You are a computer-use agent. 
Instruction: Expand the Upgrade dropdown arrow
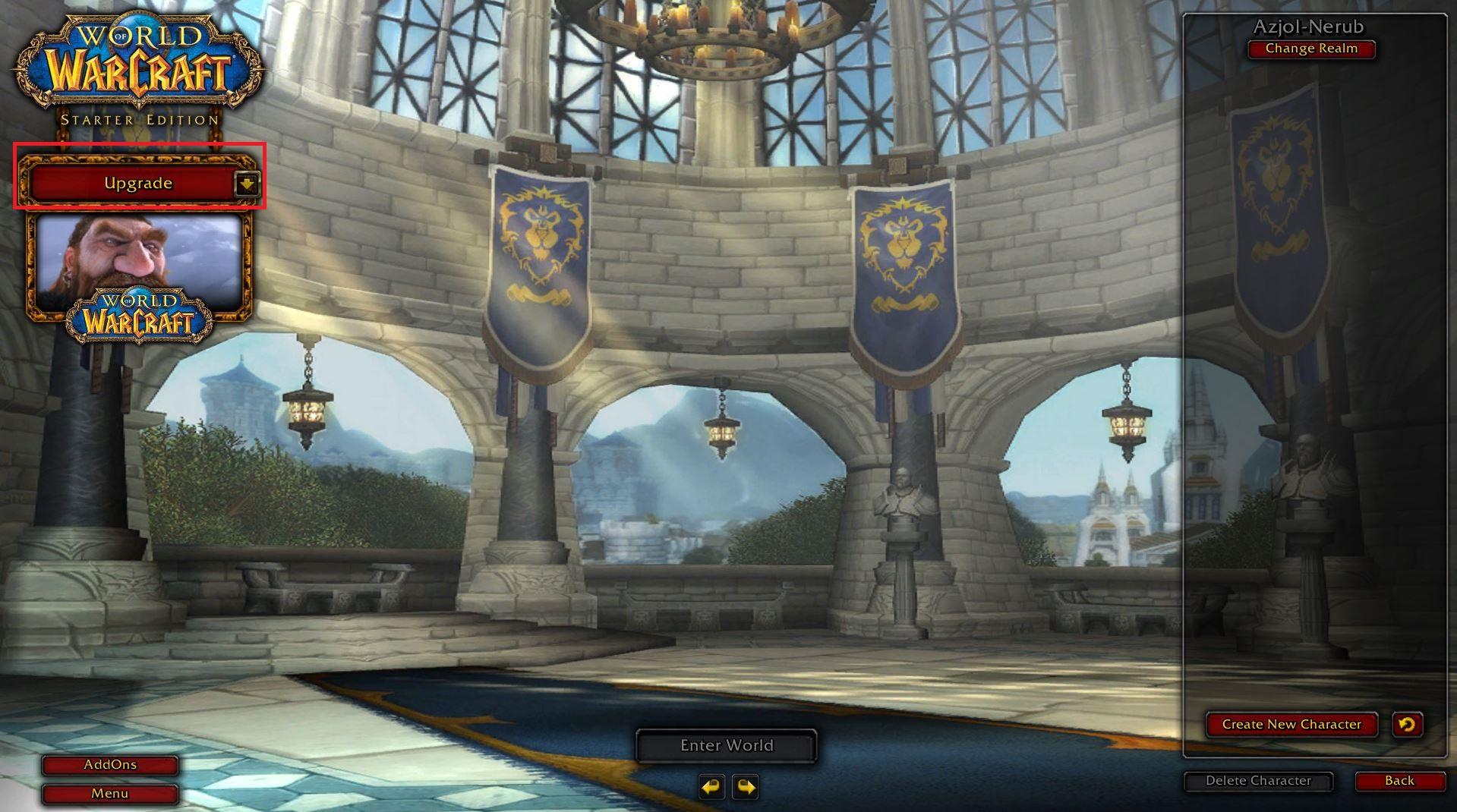tap(247, 184)
